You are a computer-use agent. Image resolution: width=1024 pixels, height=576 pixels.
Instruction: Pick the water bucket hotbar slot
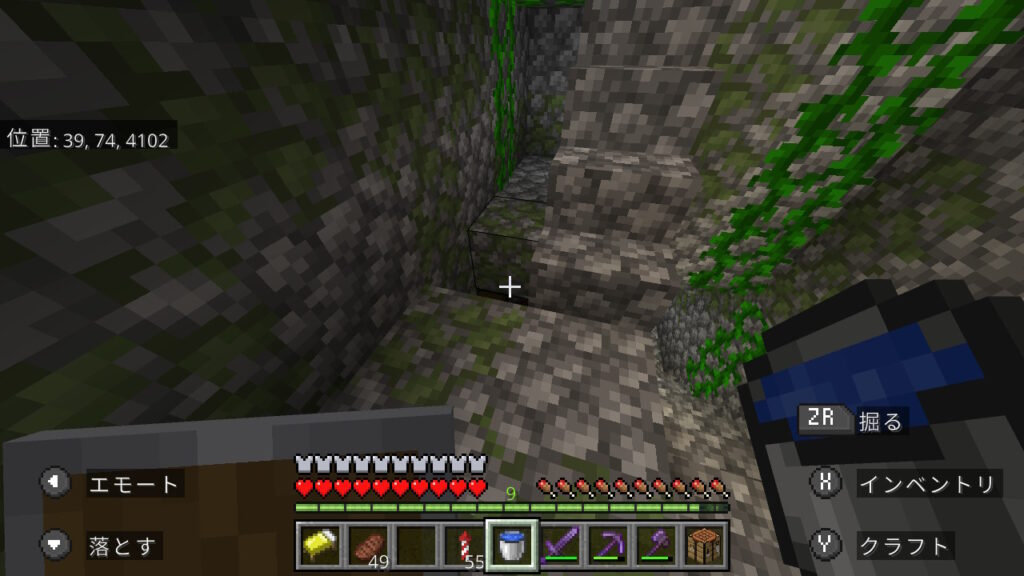[512, 545]
